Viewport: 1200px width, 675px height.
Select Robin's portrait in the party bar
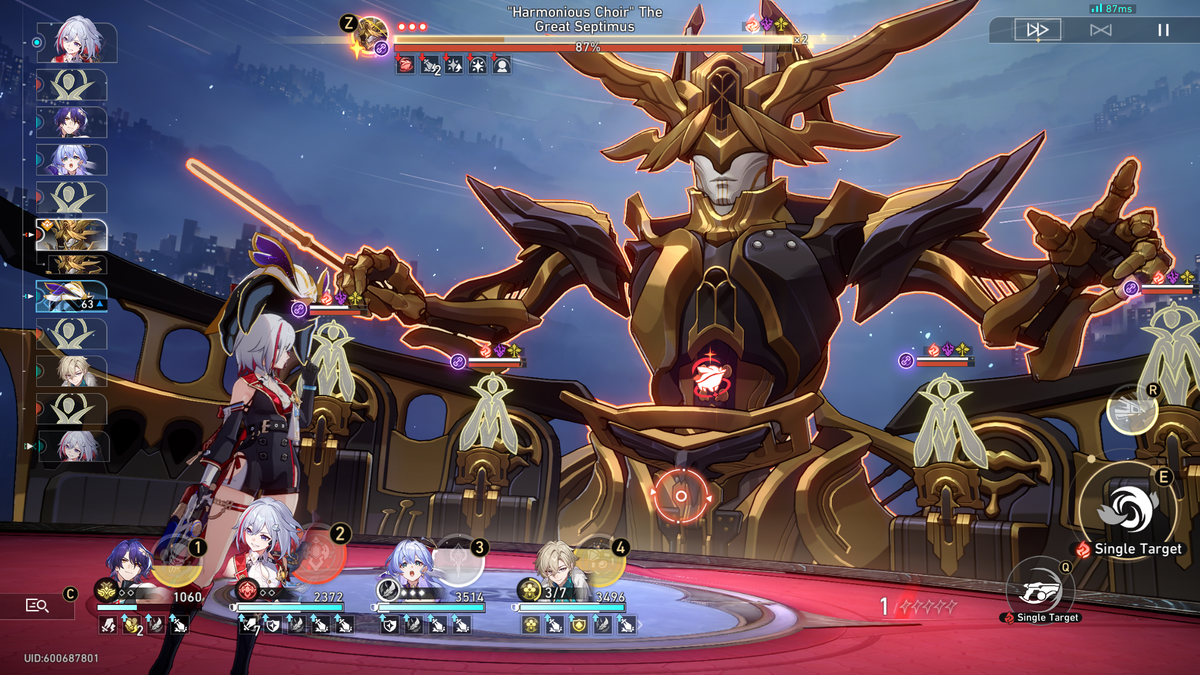pos(409,565)
